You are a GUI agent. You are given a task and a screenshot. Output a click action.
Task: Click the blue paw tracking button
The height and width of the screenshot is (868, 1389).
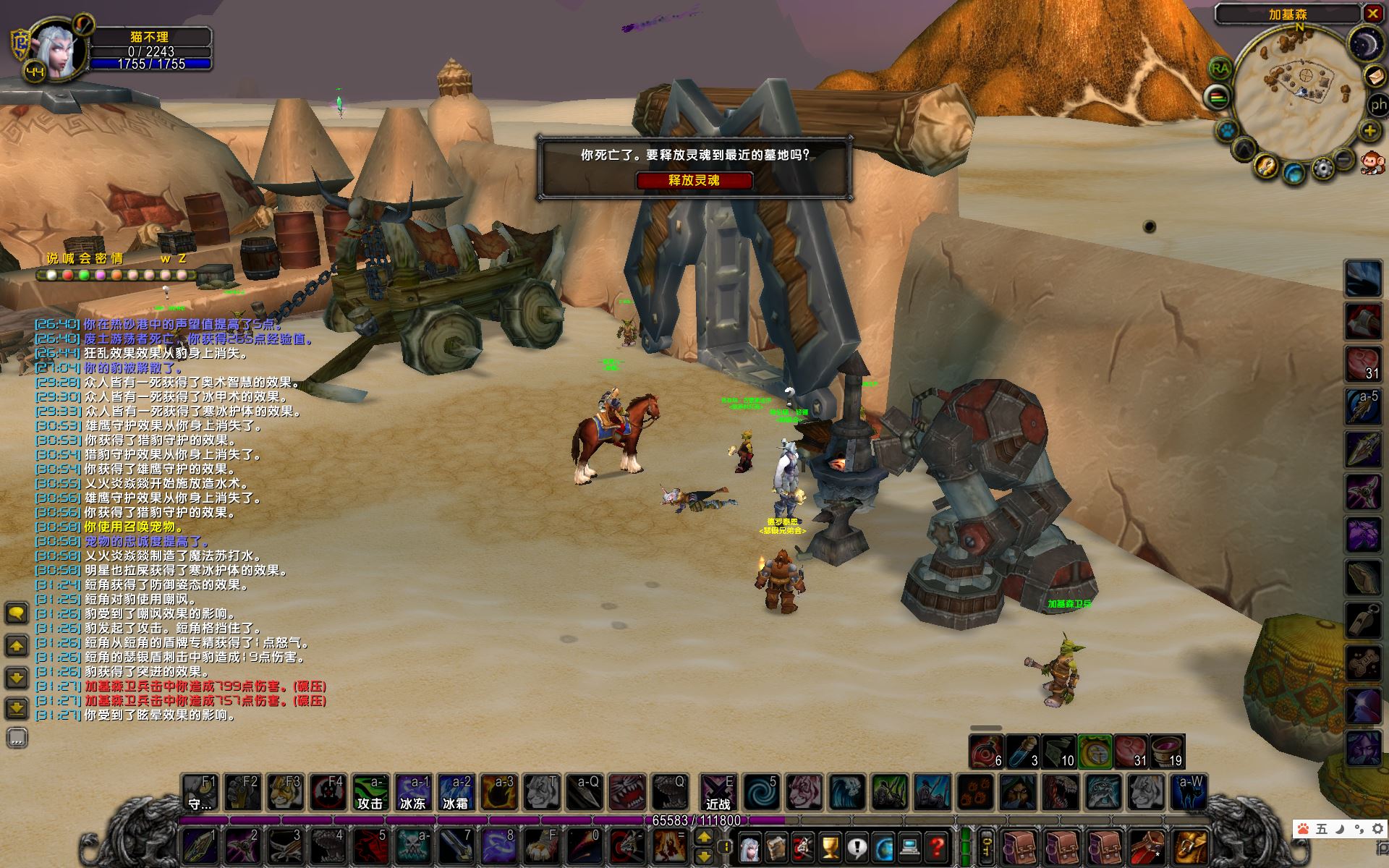pos(1228,131)
